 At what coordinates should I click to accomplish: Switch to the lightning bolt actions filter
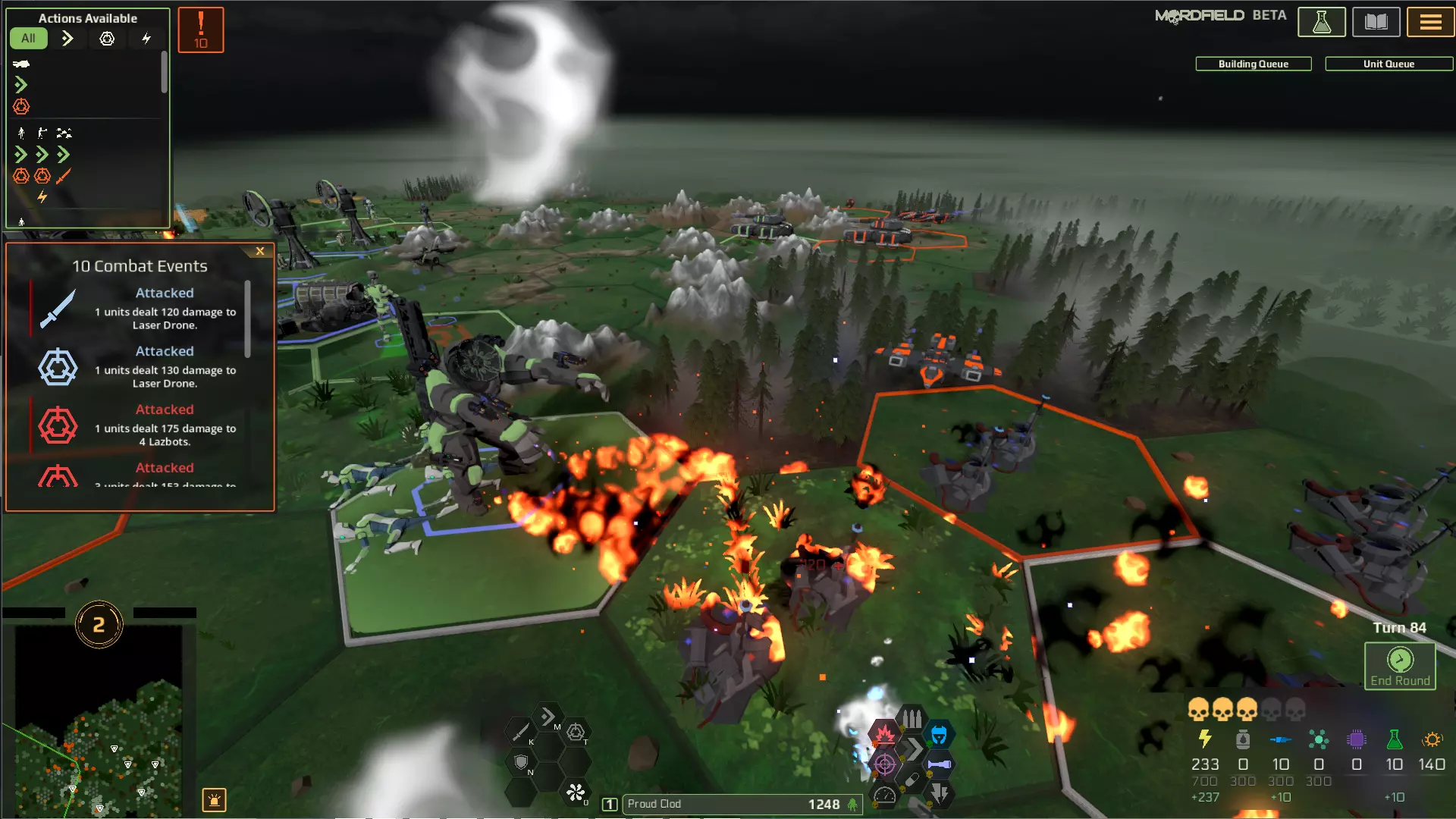146,38
